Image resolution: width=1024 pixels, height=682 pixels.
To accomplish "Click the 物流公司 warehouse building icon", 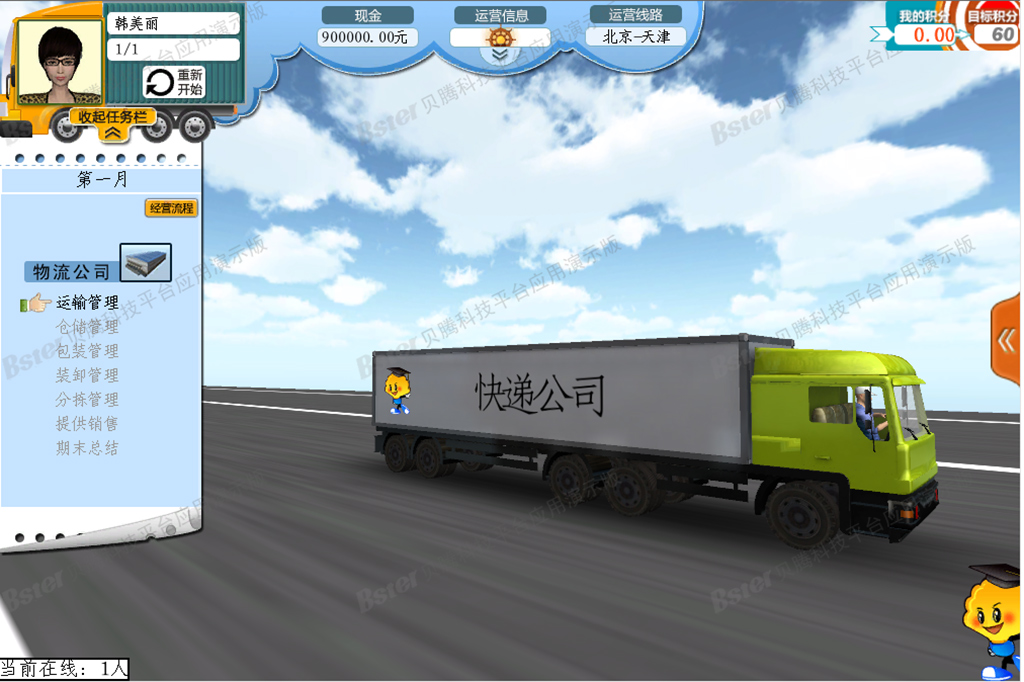I will click(146, 262).
